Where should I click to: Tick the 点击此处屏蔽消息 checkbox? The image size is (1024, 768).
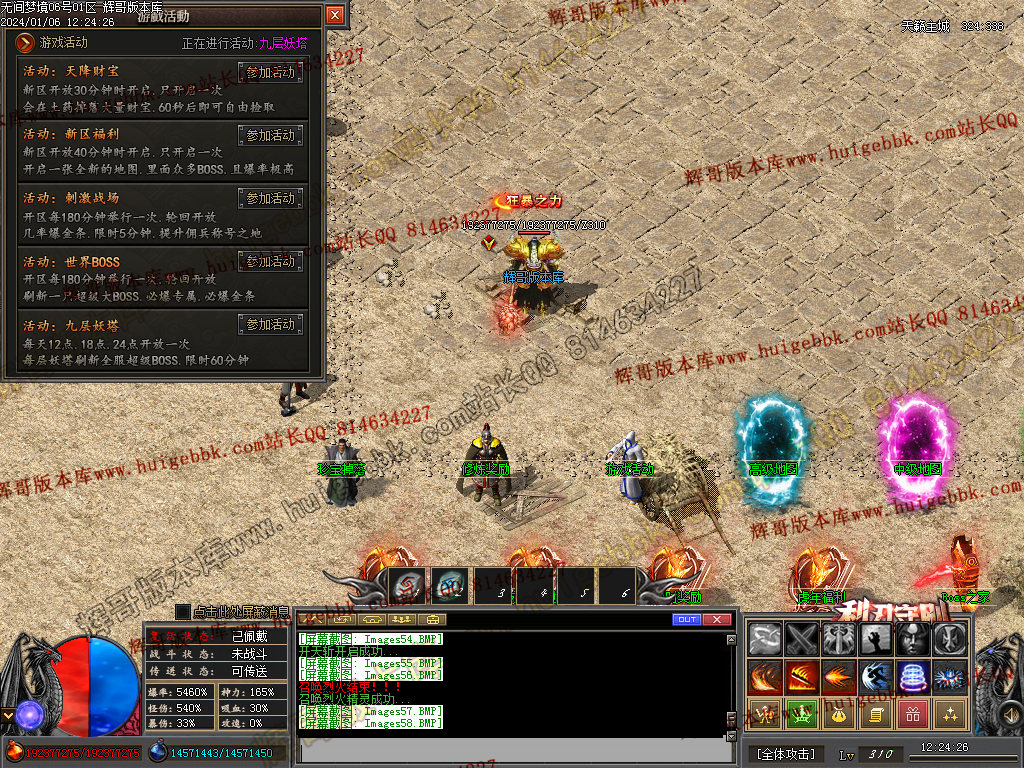pos(183,611)
